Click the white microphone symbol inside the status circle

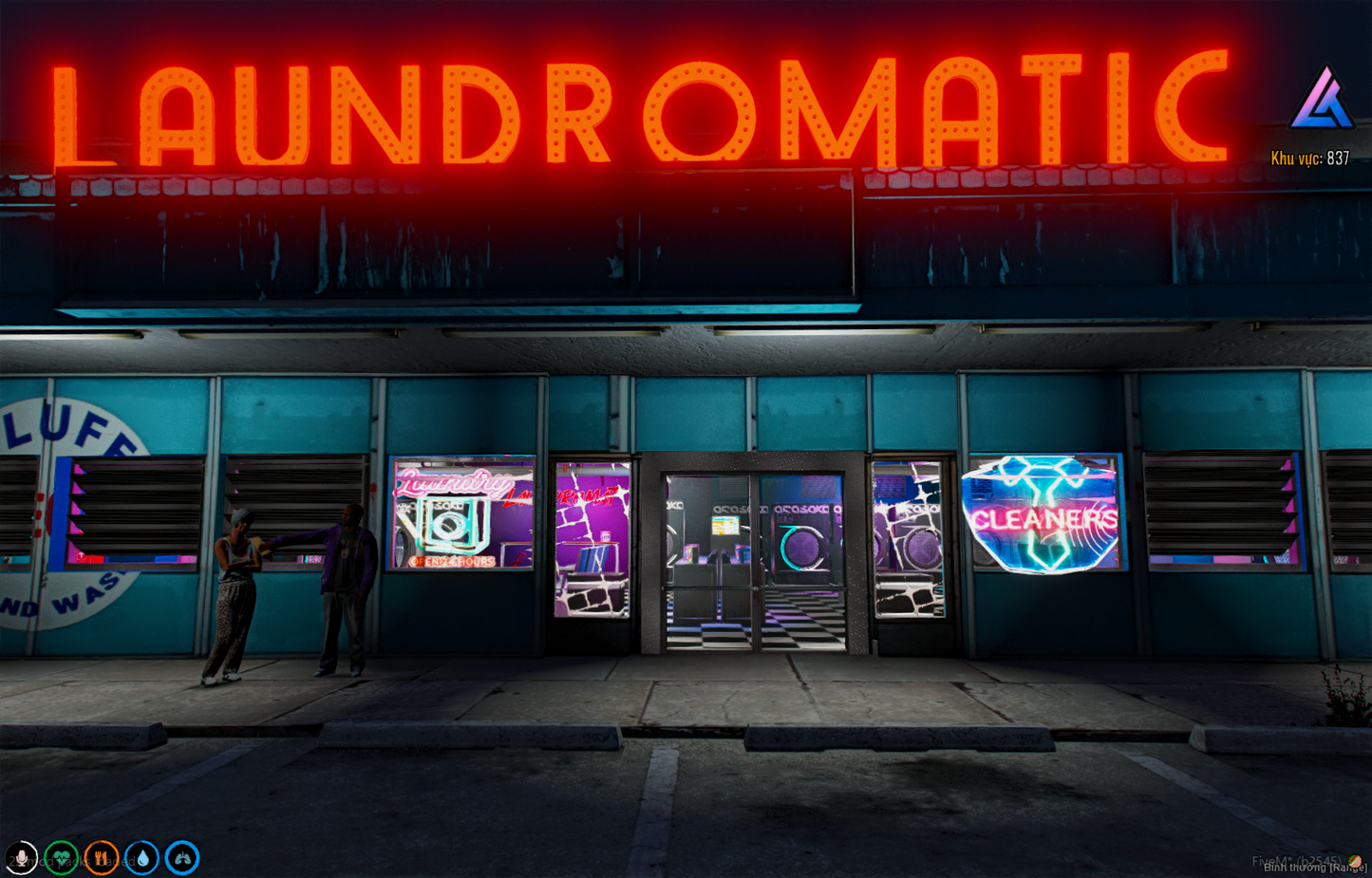pos(22,858)
